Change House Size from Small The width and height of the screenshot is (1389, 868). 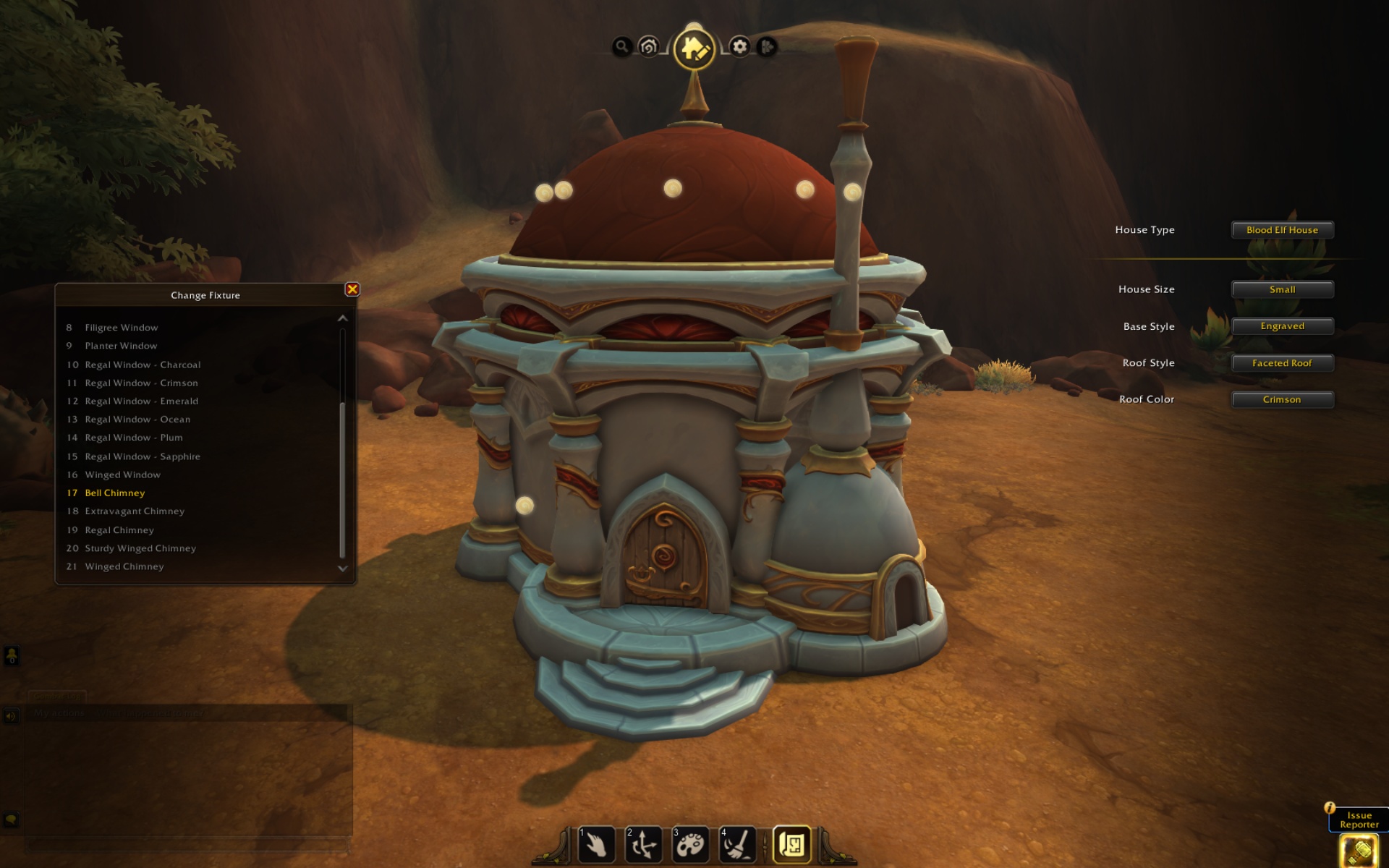pos(1282,289)
